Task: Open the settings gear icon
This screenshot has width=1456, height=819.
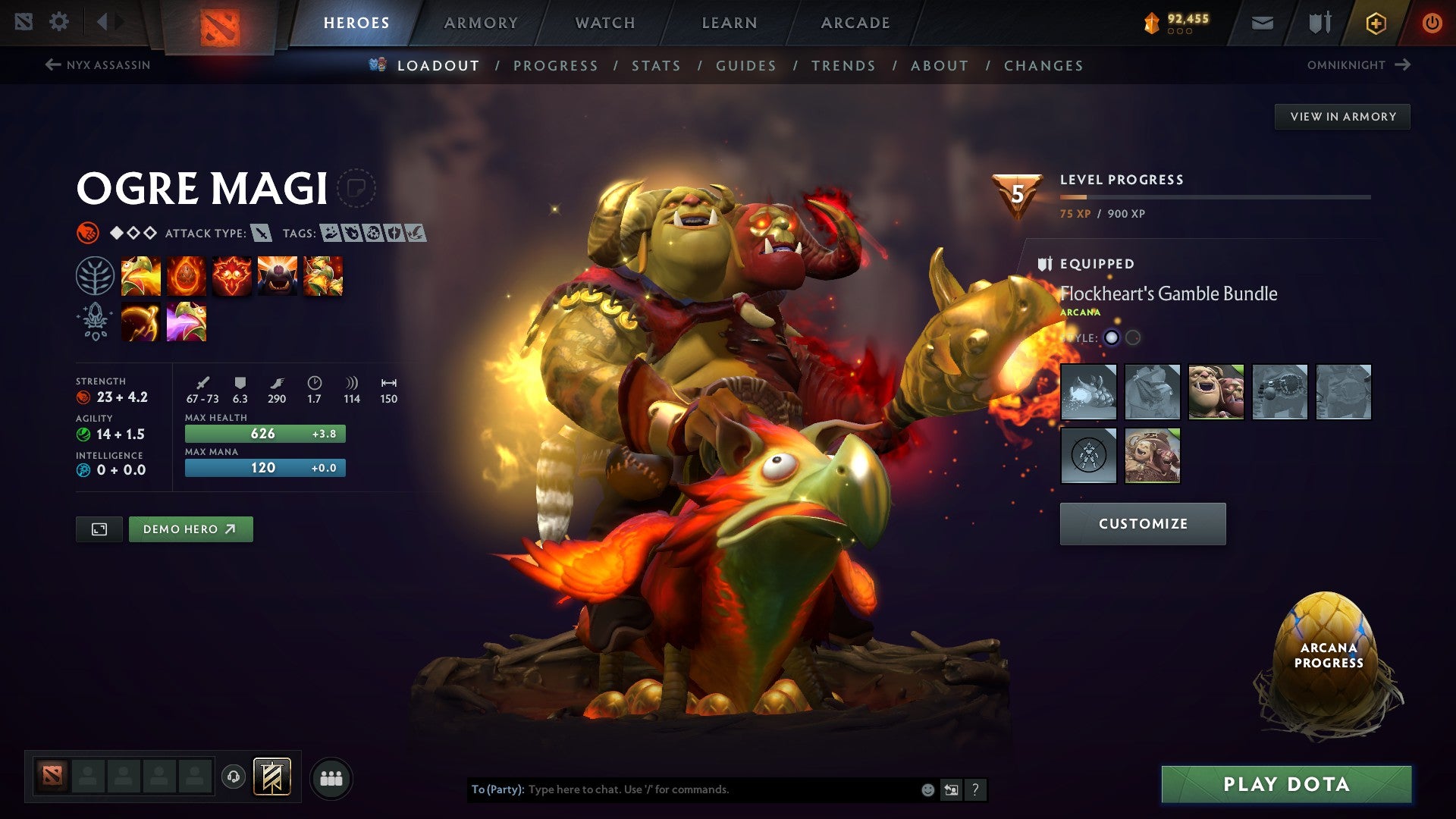Action: tap(59, 22)
